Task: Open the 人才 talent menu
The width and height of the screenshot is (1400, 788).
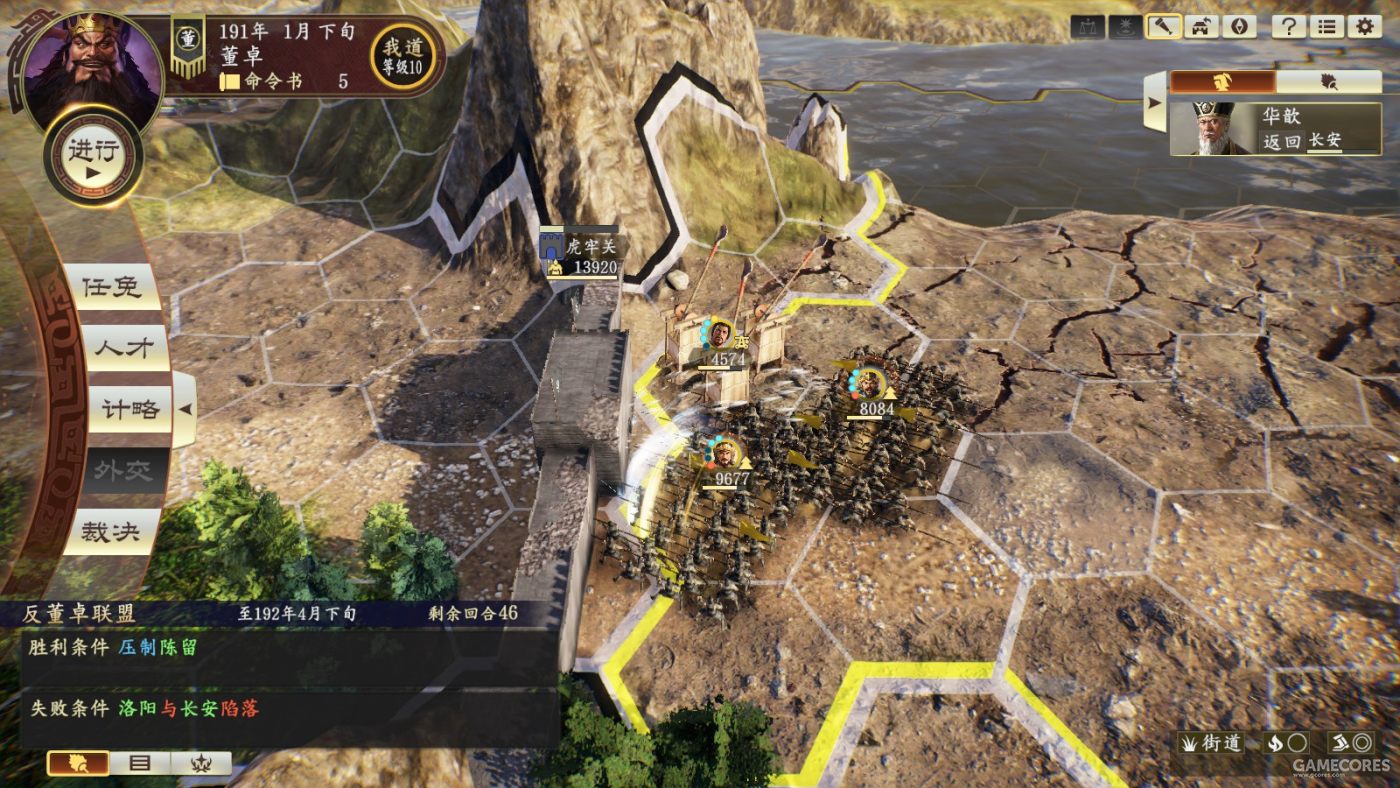Action: pyautogui.click(x=111, y=348)
